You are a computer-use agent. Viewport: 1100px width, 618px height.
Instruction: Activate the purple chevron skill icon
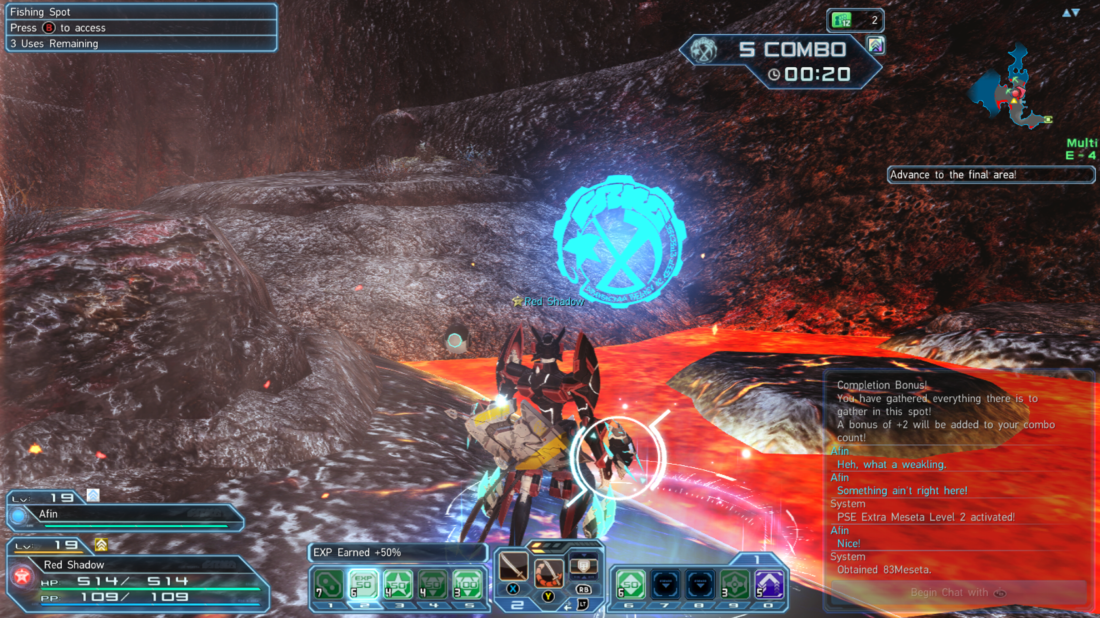click(769, 584)
